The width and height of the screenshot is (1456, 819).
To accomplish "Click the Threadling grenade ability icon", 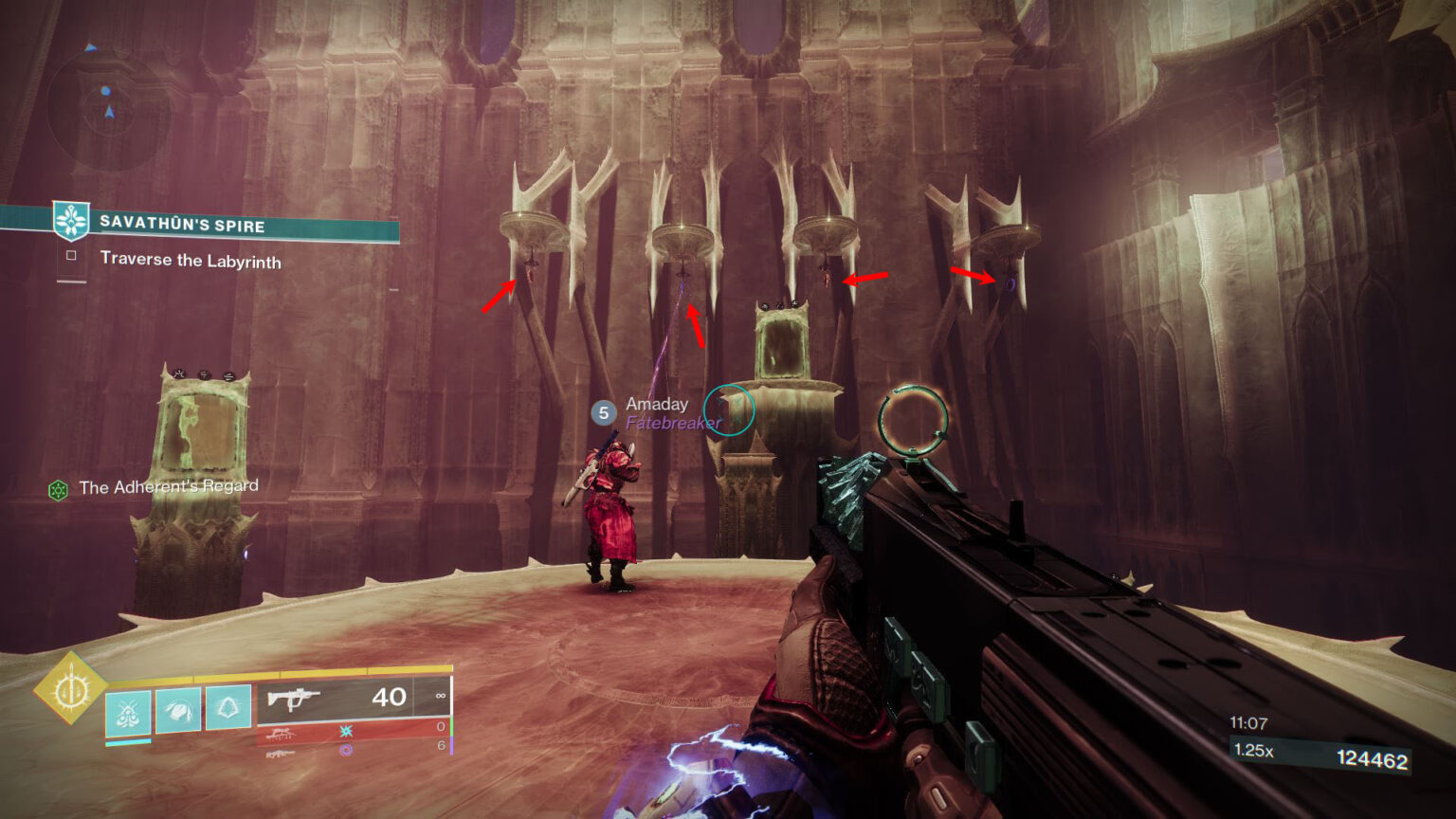I will pyautogui.click(x=128, y=713).
